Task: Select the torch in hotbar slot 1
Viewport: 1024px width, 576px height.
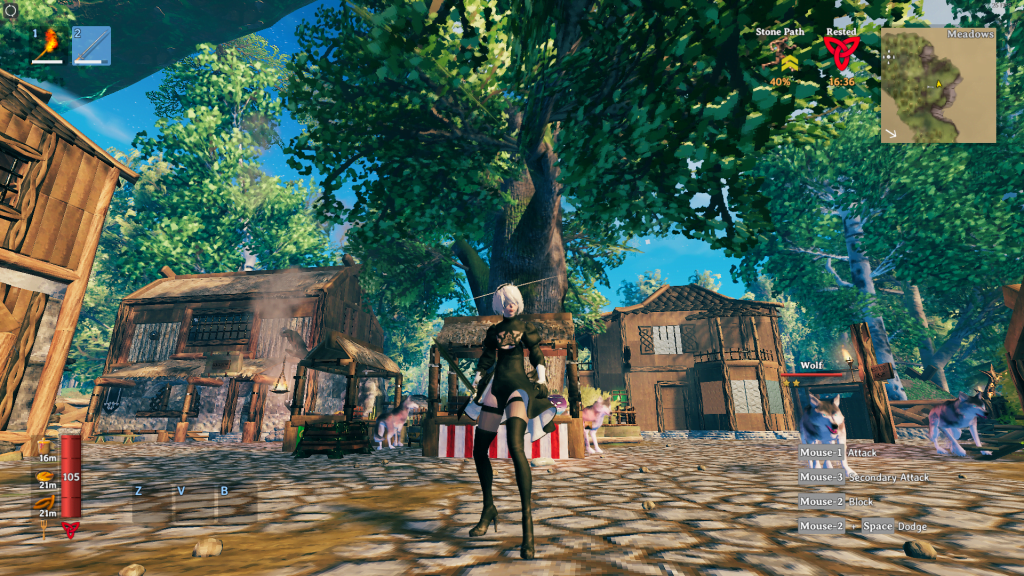Action: pos(48,46)
